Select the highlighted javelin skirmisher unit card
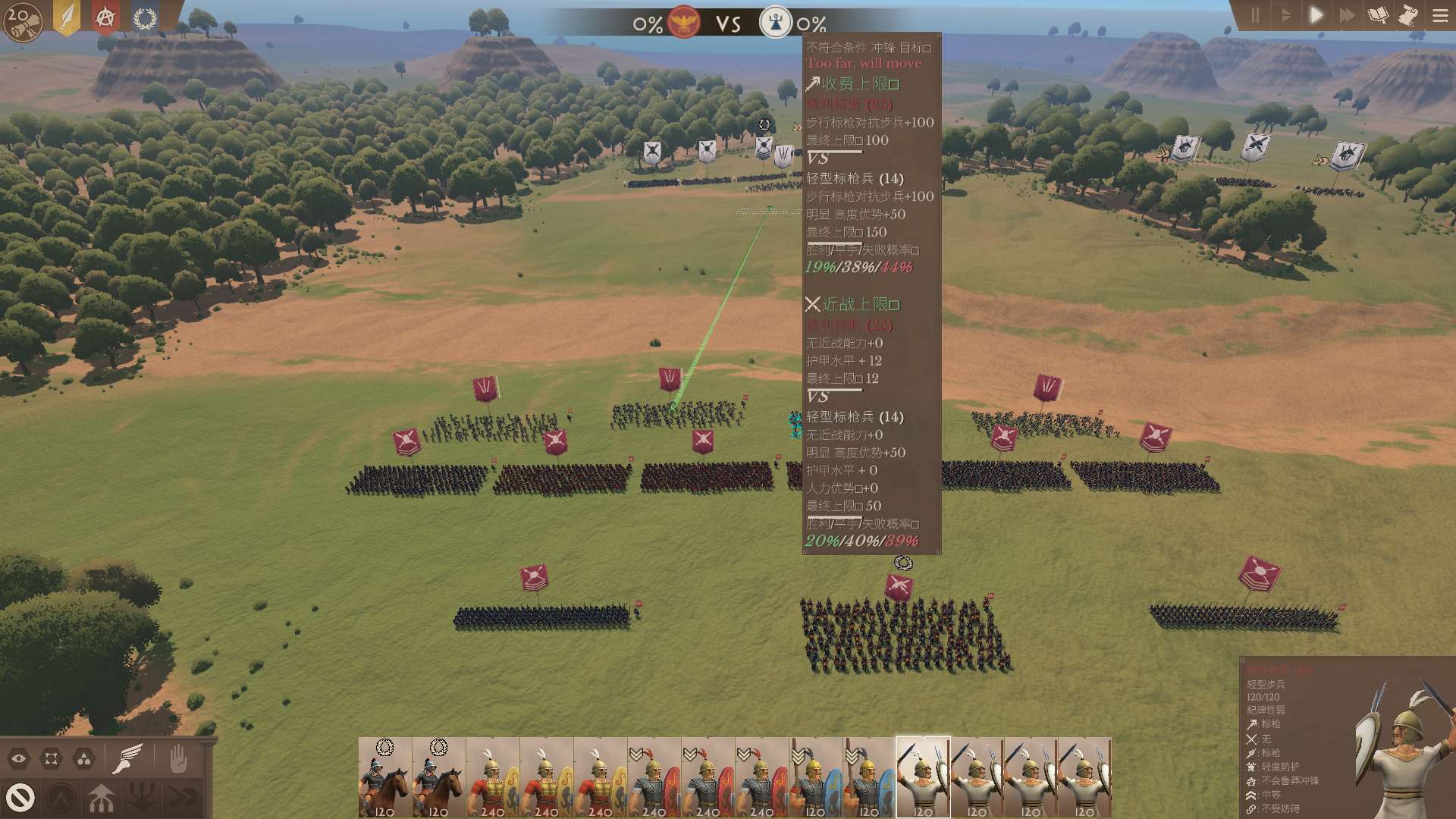Viewport: 1456px width, 819px height. pos(923,777)
